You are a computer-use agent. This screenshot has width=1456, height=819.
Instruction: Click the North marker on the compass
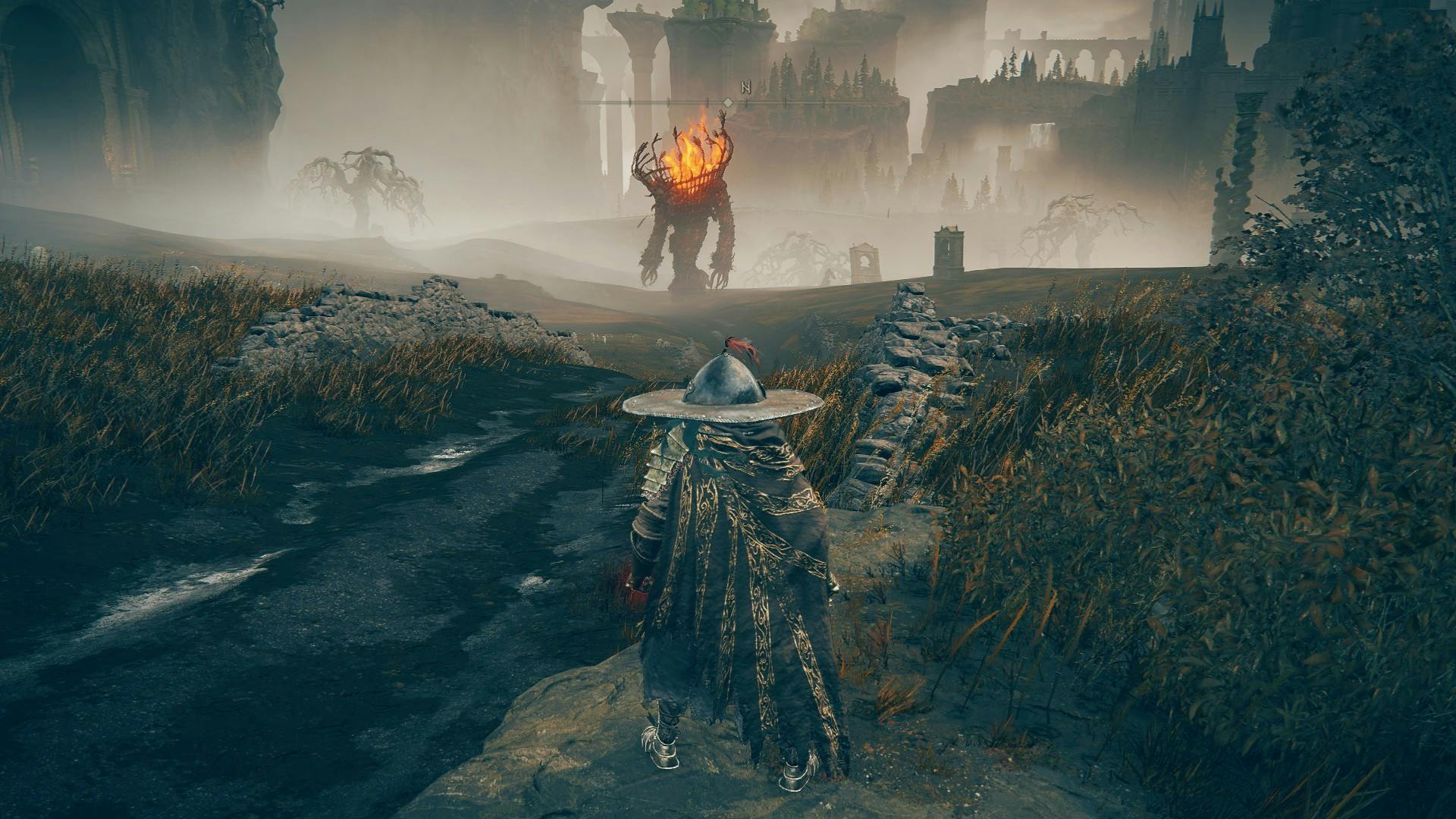coord(746,86)
